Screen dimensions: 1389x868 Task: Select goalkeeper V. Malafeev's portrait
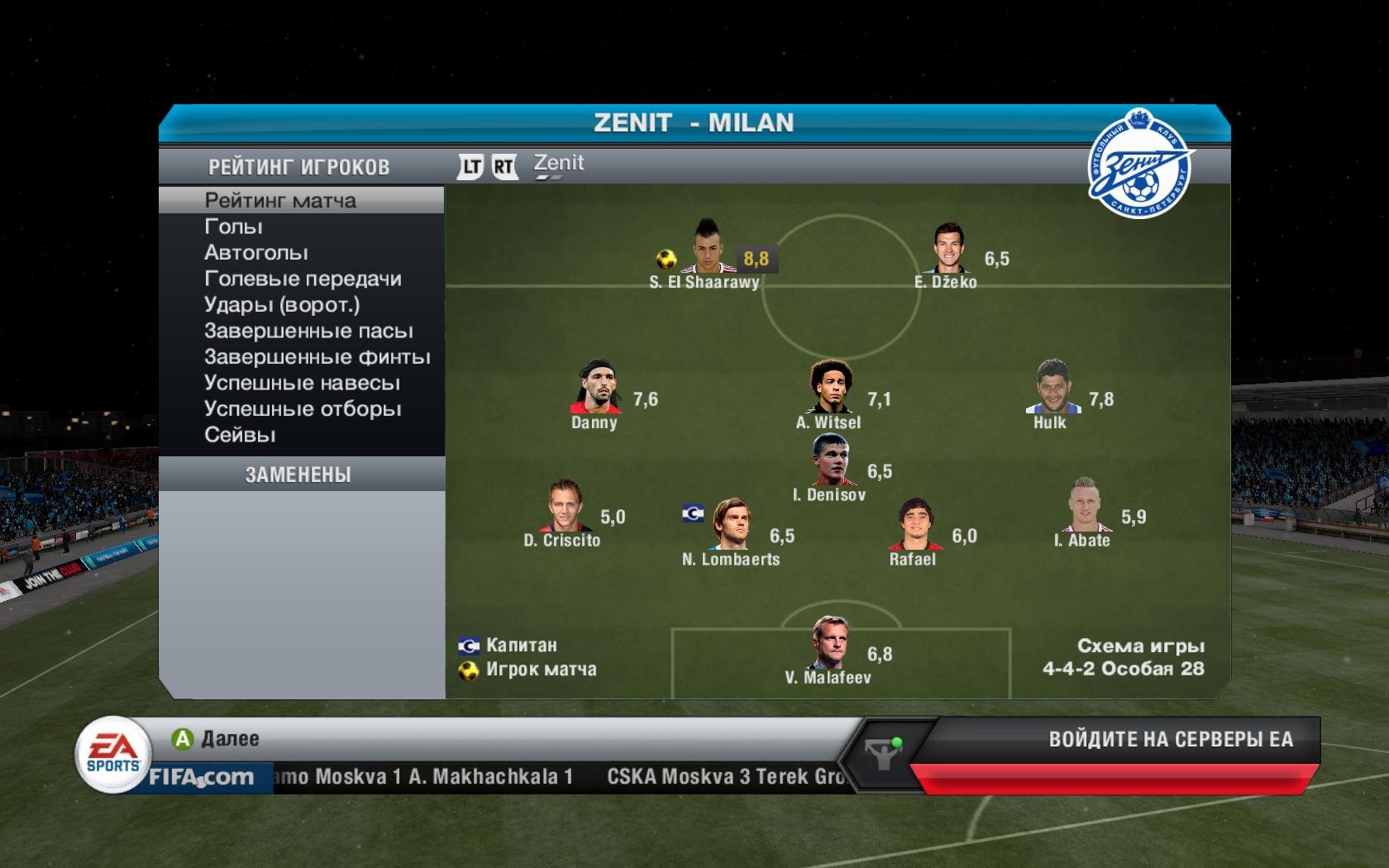coord(829,645)
